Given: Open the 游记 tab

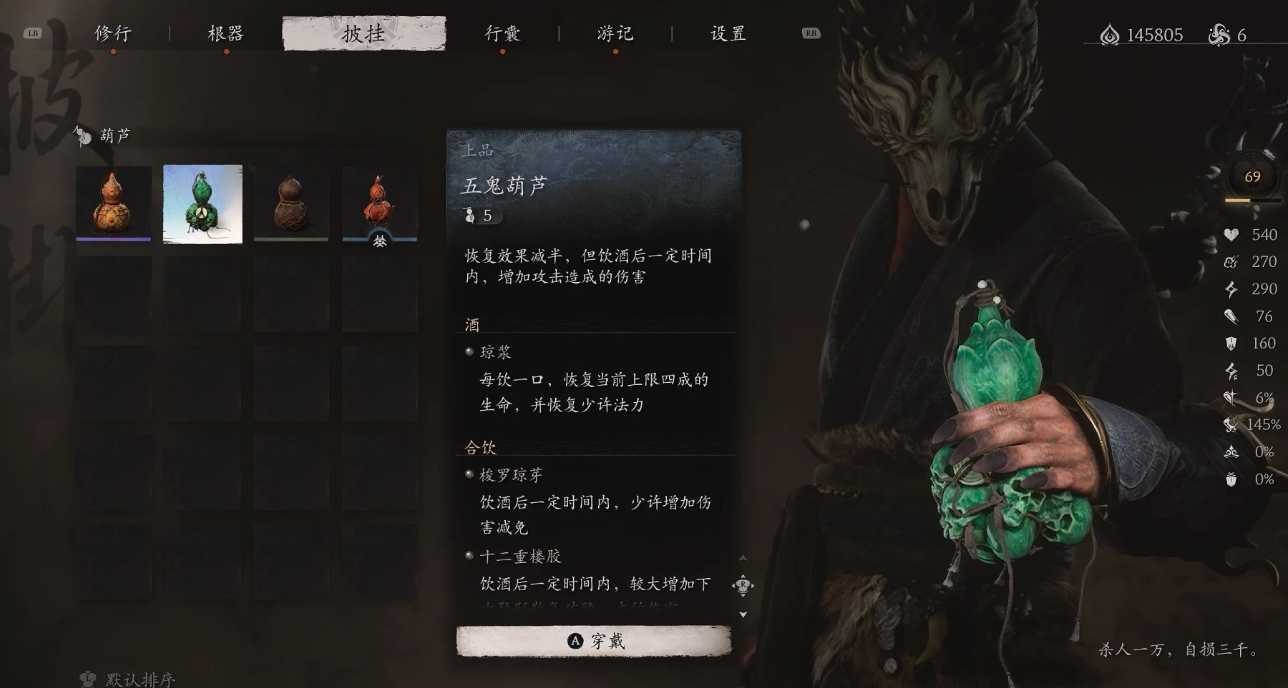Looking at the screenshot, I should coord(615,34).
